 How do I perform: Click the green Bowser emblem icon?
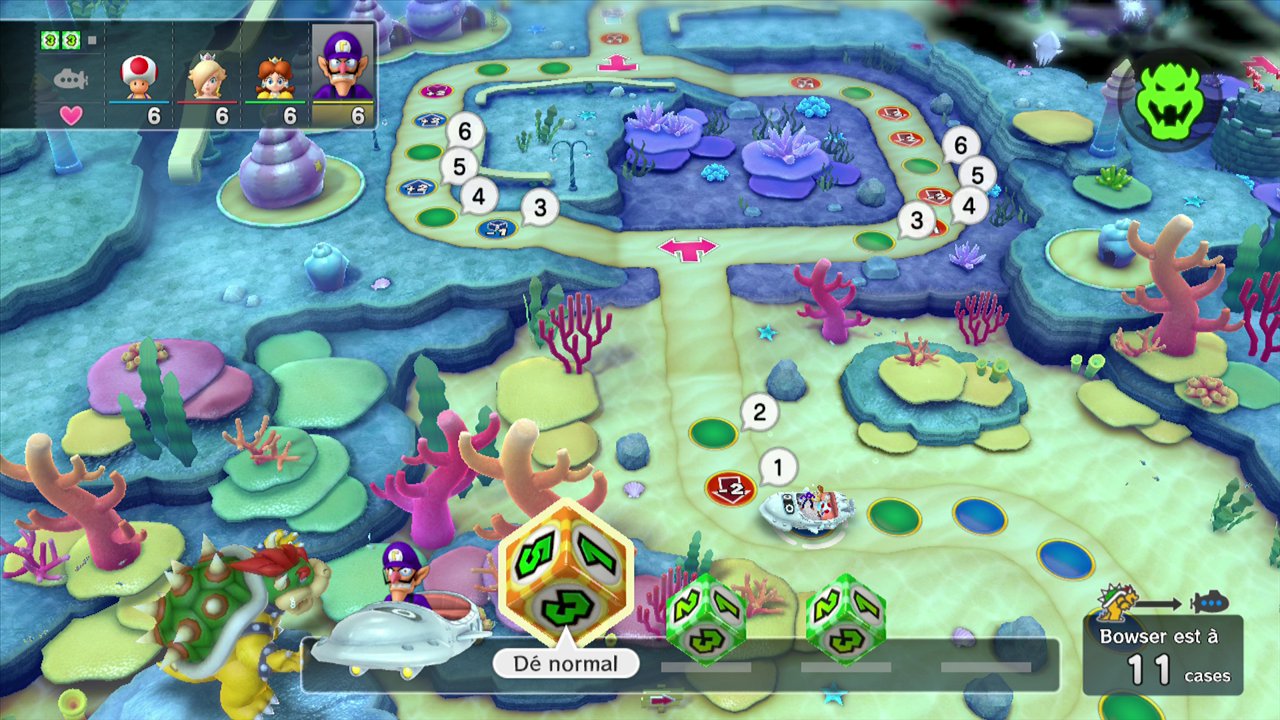(1166, 97)
